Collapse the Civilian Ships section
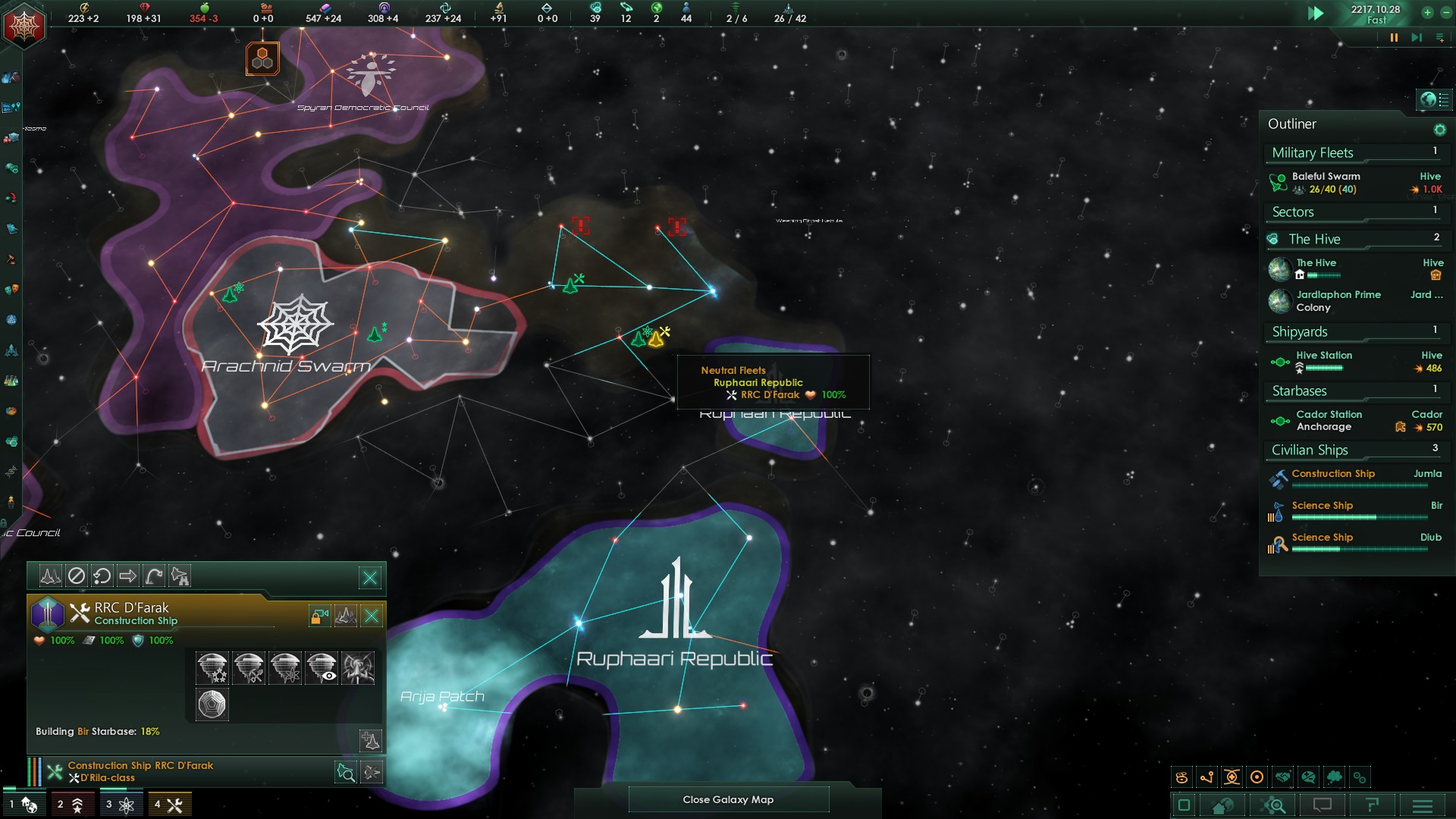Image resolution: width=1456 pixels, height=819 pixels. tap(1310, 450)
